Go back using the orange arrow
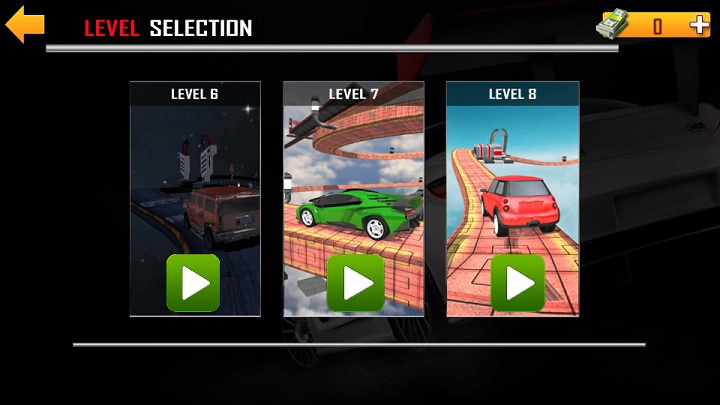This screenshot has height=405, width=720. coord(25,25)
